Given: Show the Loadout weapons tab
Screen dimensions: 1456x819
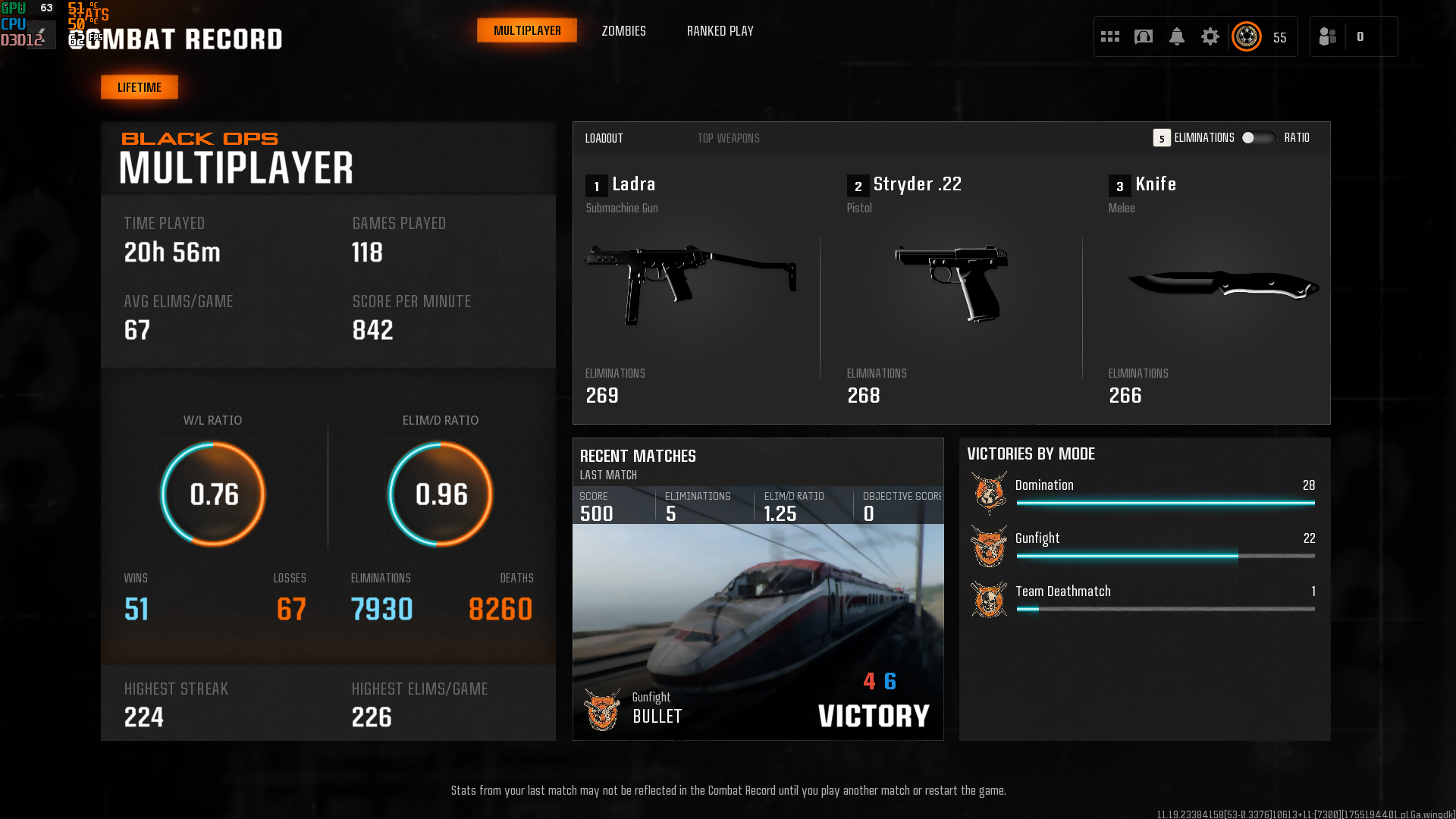Looking at the screenshot, I should pyautogui.click(x=604, y=138).
